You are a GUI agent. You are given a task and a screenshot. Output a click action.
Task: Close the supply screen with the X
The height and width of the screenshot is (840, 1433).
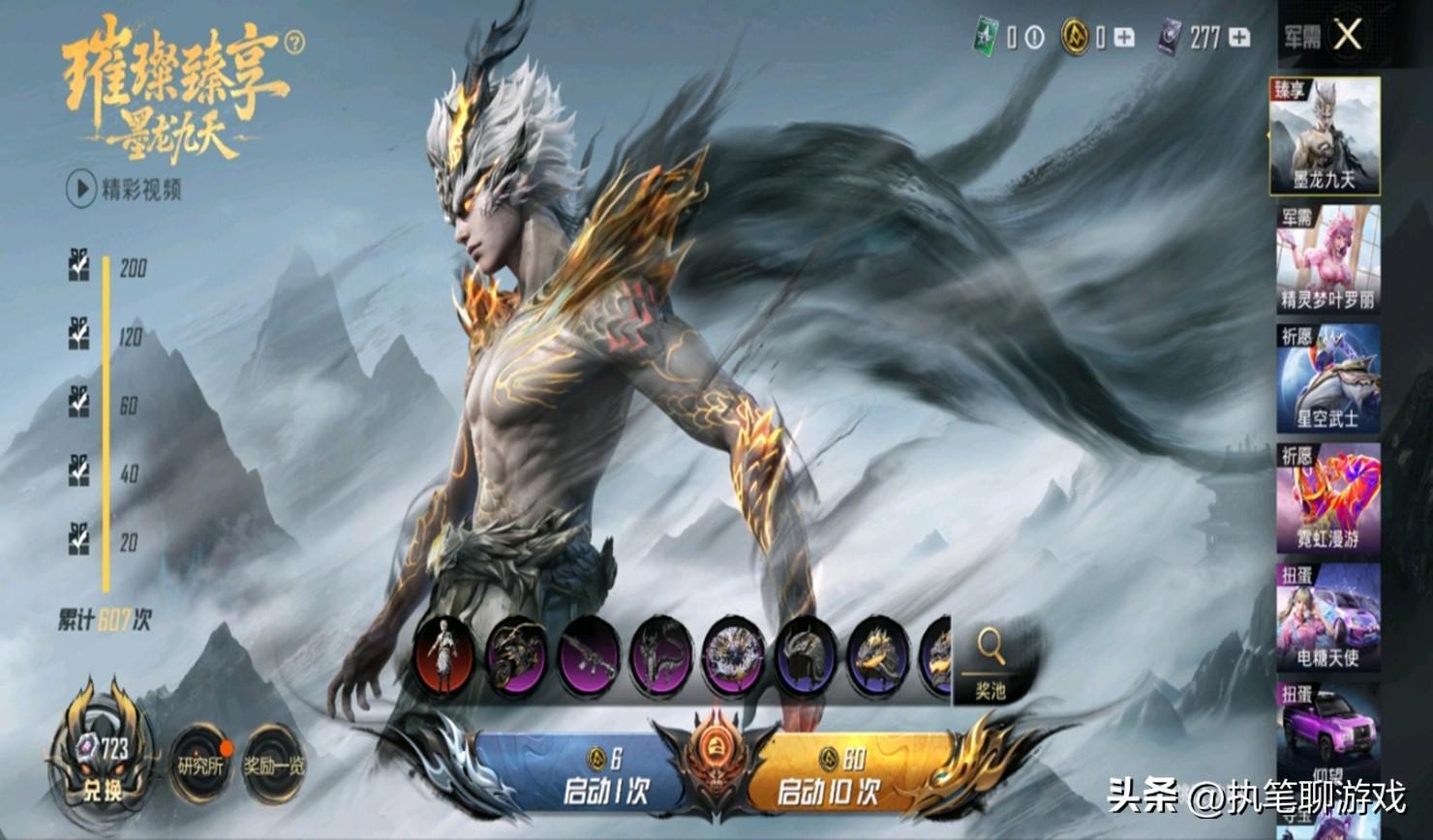1347,36
